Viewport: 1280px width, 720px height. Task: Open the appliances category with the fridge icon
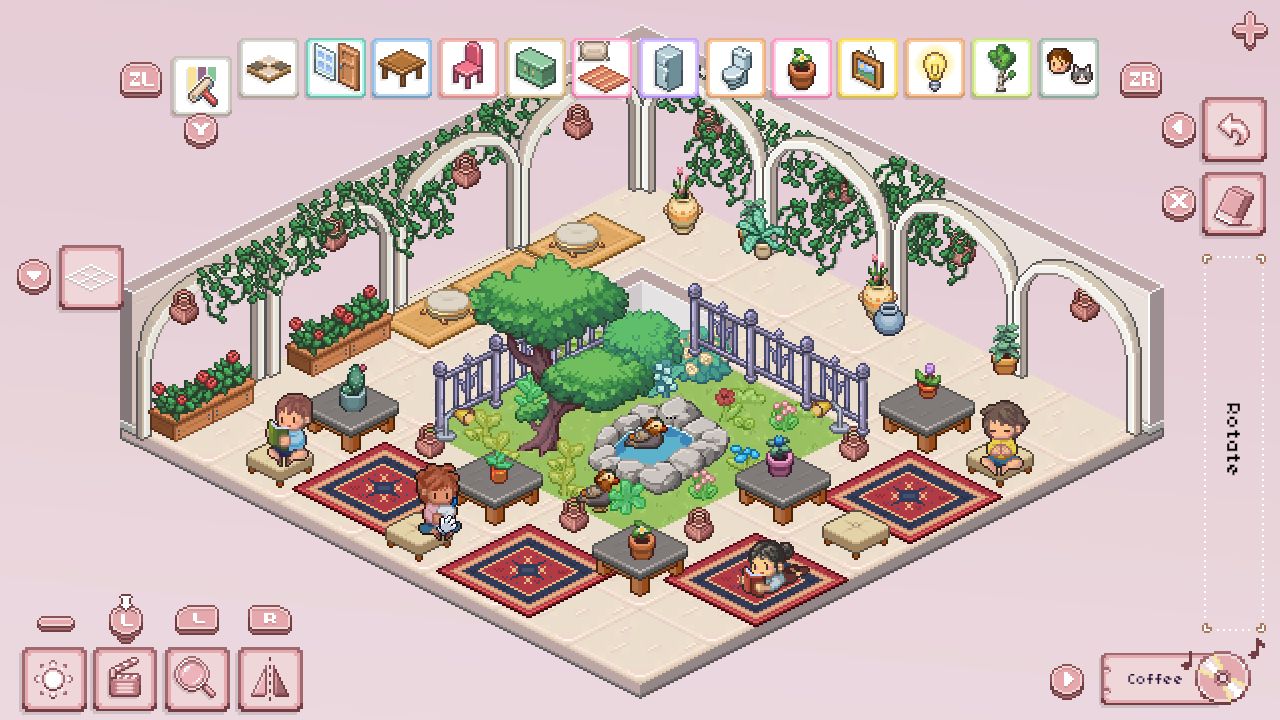668,68
